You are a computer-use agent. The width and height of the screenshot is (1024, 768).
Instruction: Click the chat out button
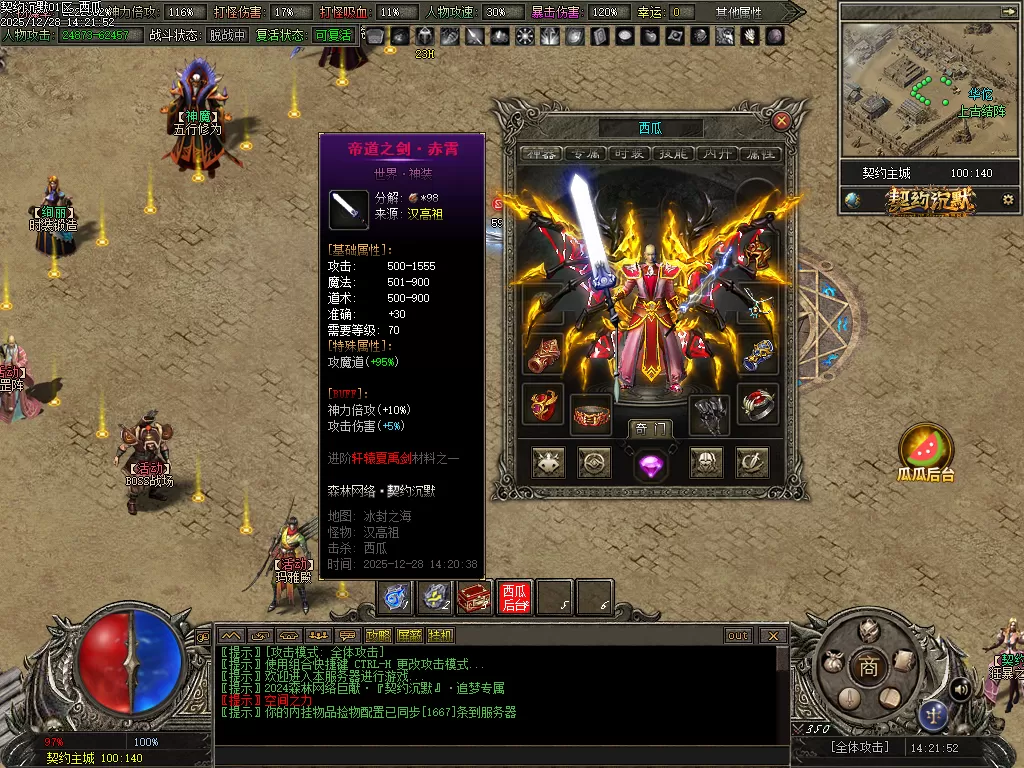(x=738, y=636)
